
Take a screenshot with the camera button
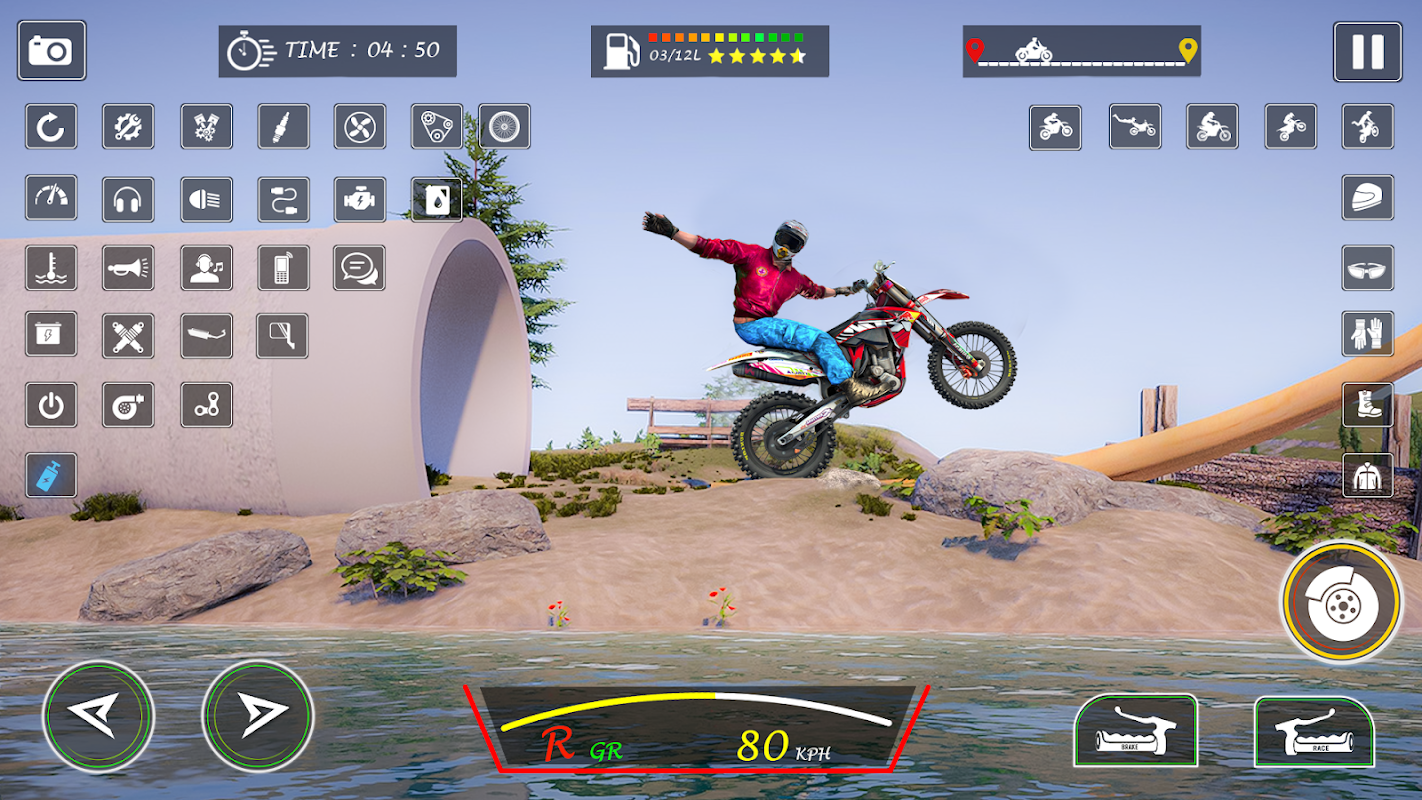52,50
